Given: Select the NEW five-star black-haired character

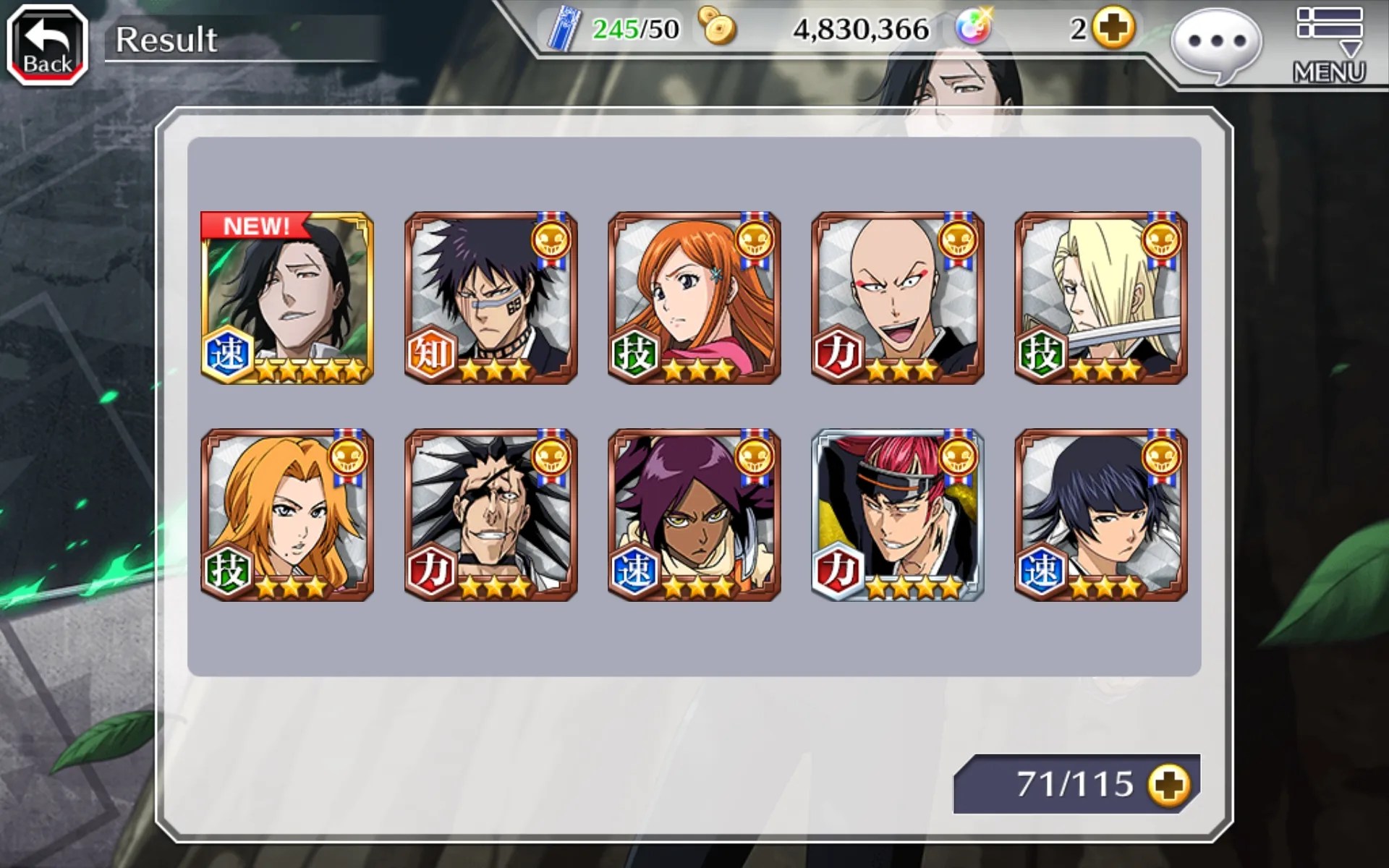Looking at the screenshot, I should click(x=287, y=298).
